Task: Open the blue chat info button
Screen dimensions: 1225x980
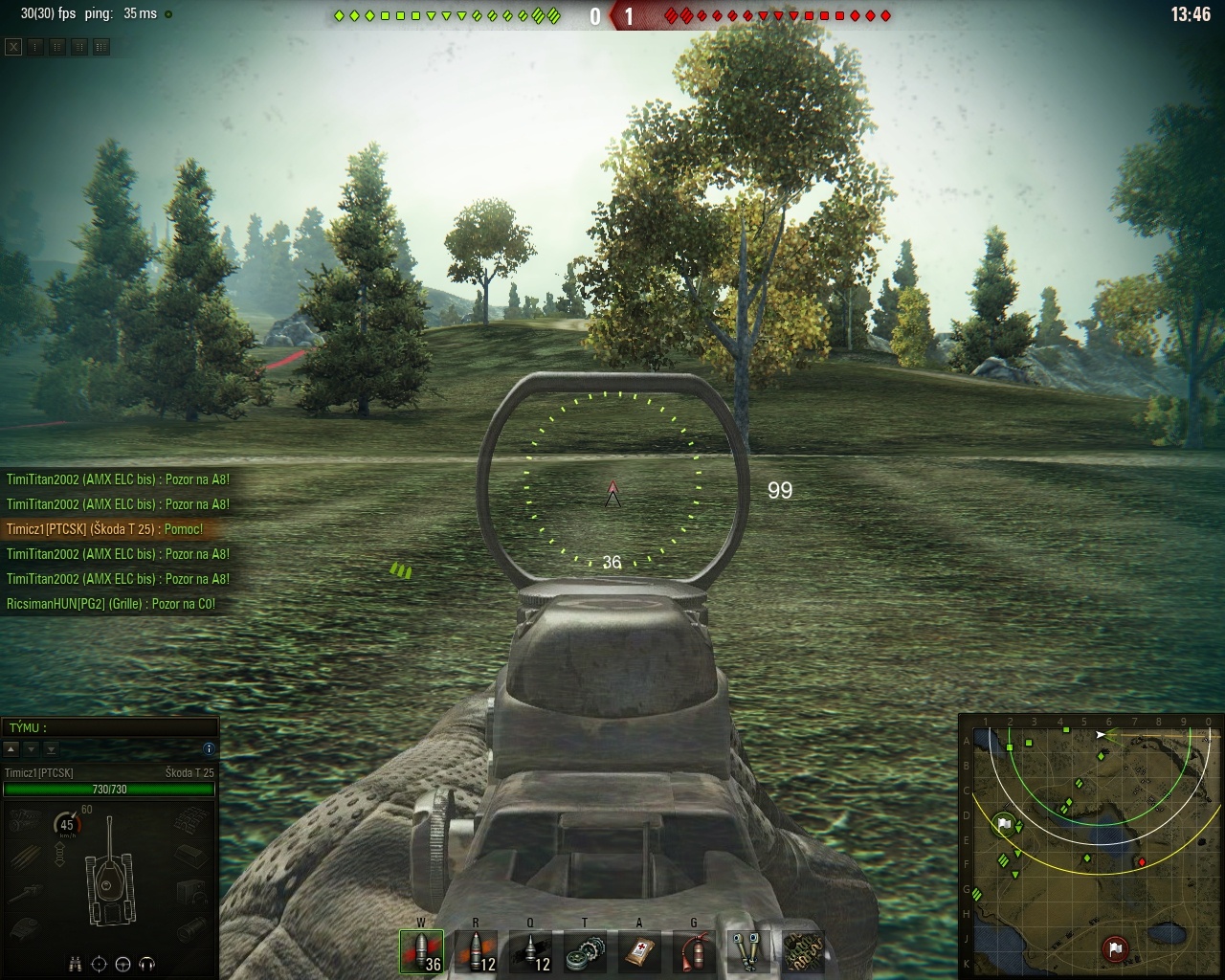Action: click(209, 748)
